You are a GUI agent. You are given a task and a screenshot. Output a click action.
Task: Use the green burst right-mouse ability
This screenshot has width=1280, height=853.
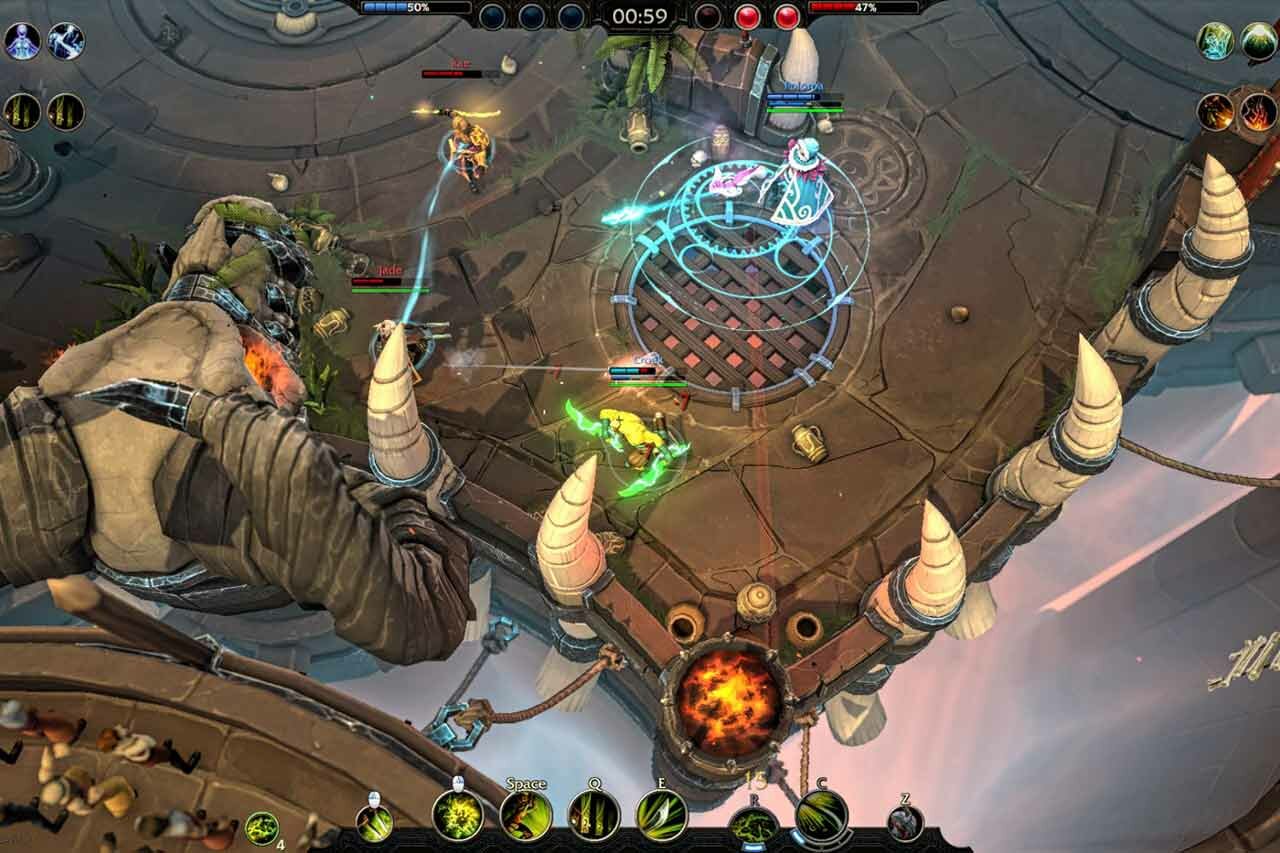[458, 815]
